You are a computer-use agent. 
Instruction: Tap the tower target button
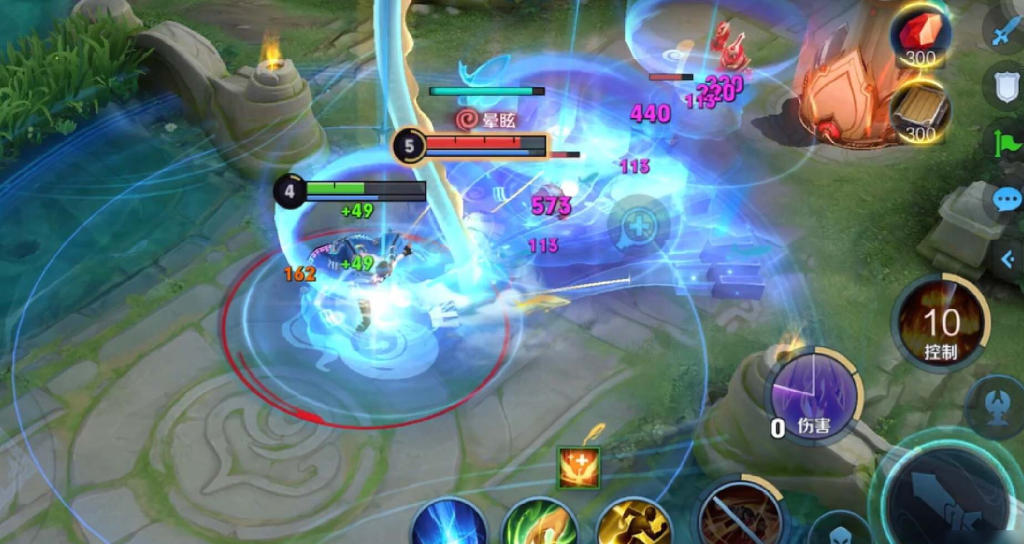997,408
